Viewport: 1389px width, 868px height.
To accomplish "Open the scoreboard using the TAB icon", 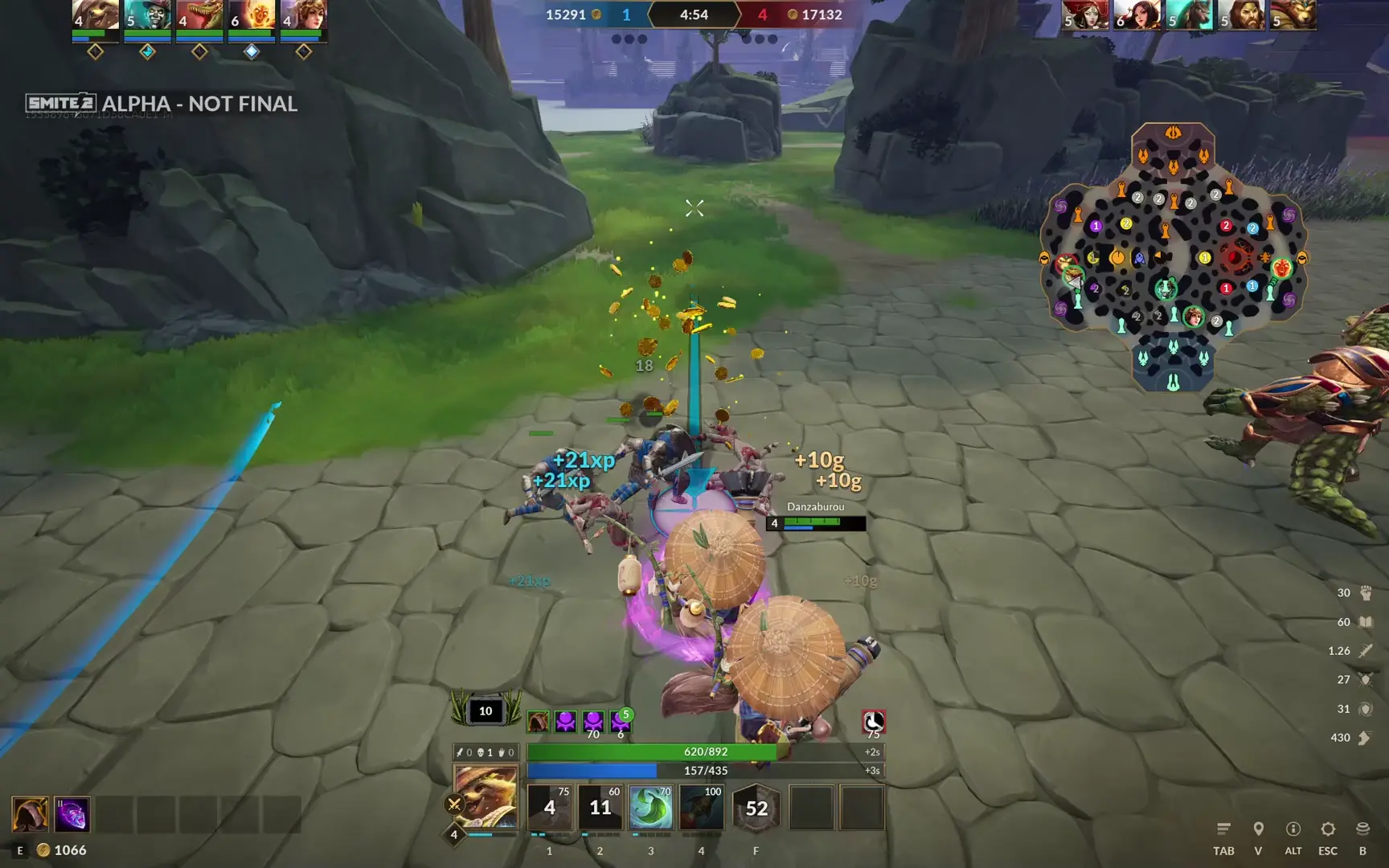I will point(1224,829).
